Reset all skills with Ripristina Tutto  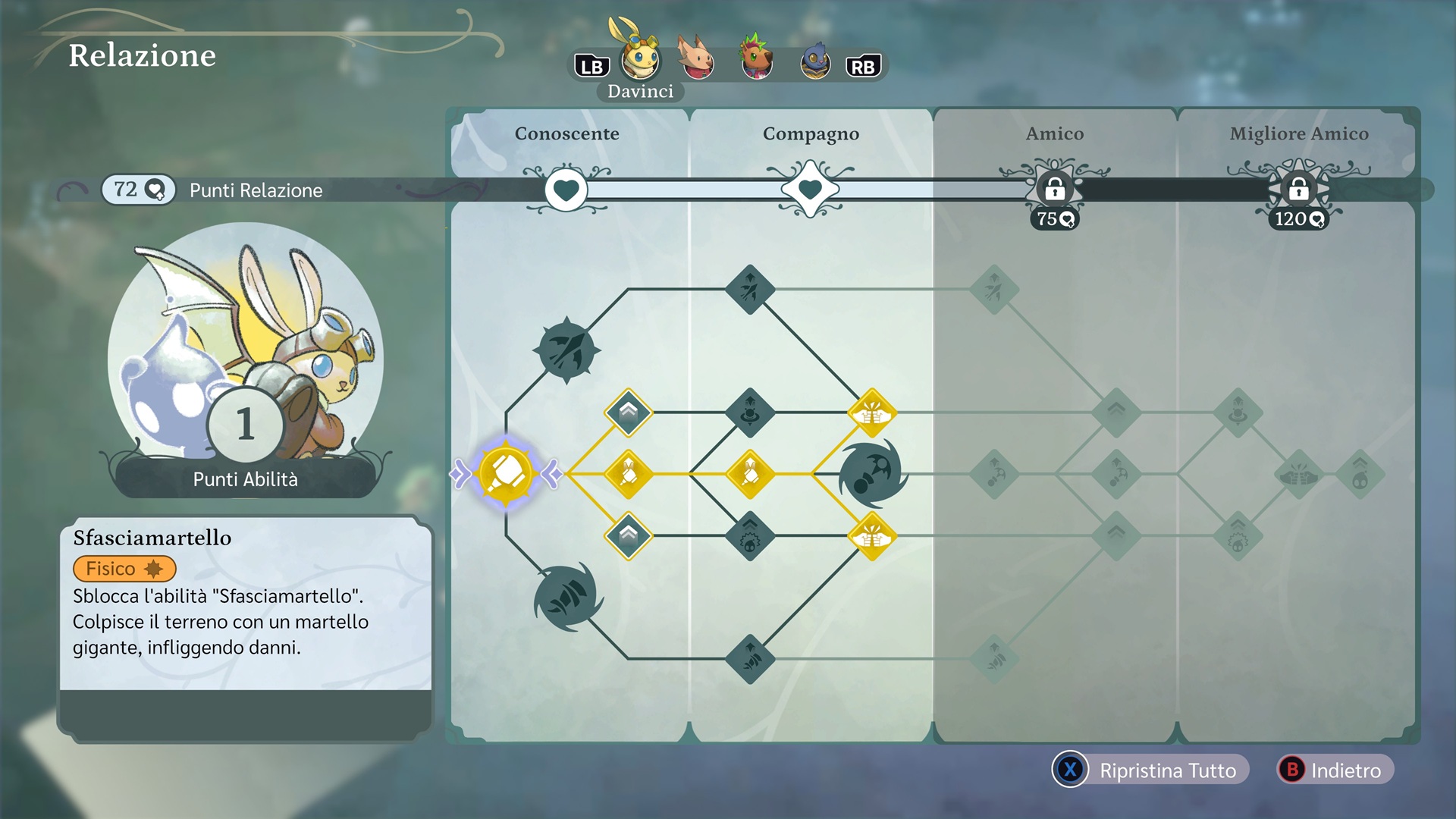coord(1150,770)
